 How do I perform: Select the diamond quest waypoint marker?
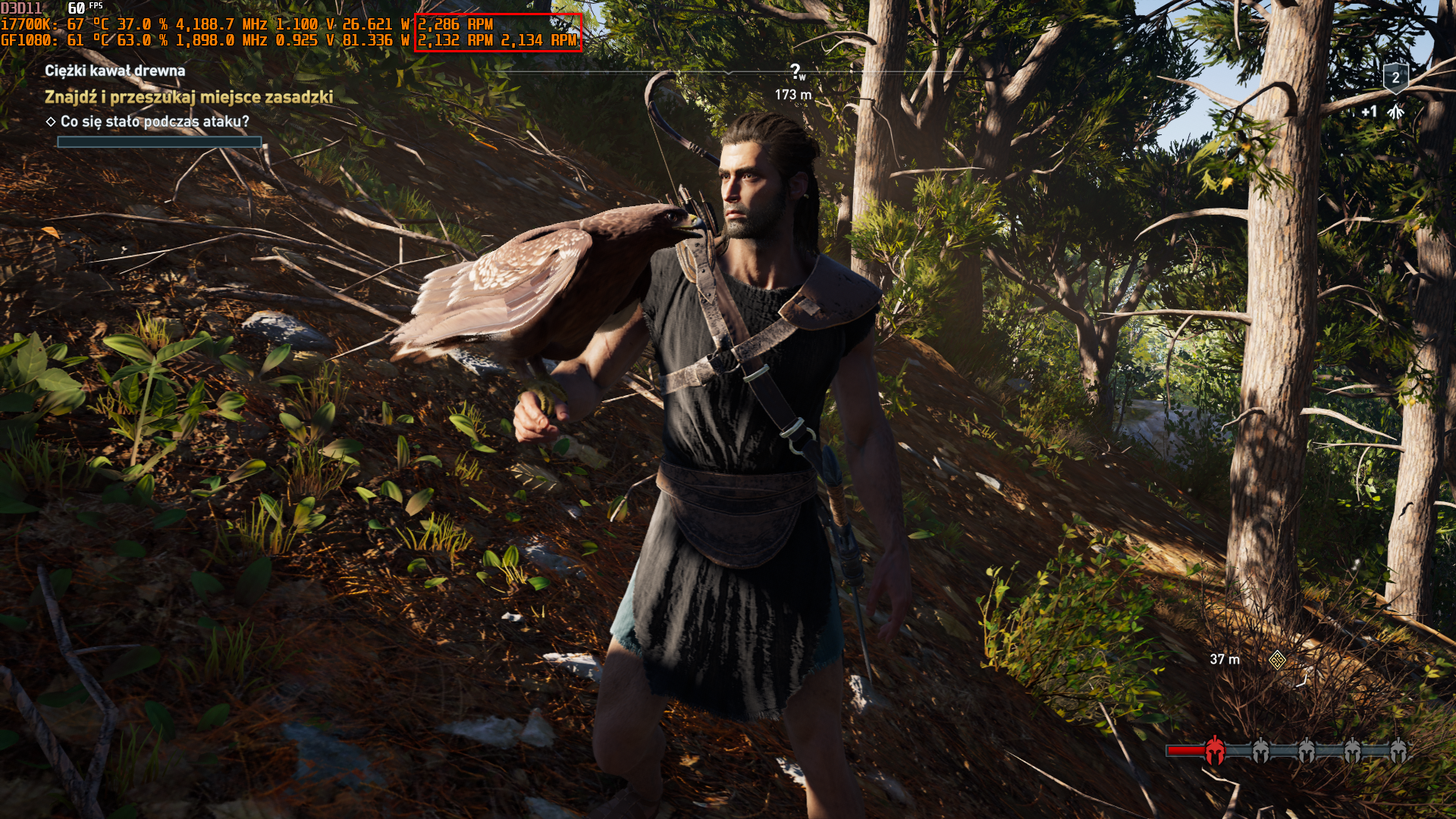coord(1277,660)
